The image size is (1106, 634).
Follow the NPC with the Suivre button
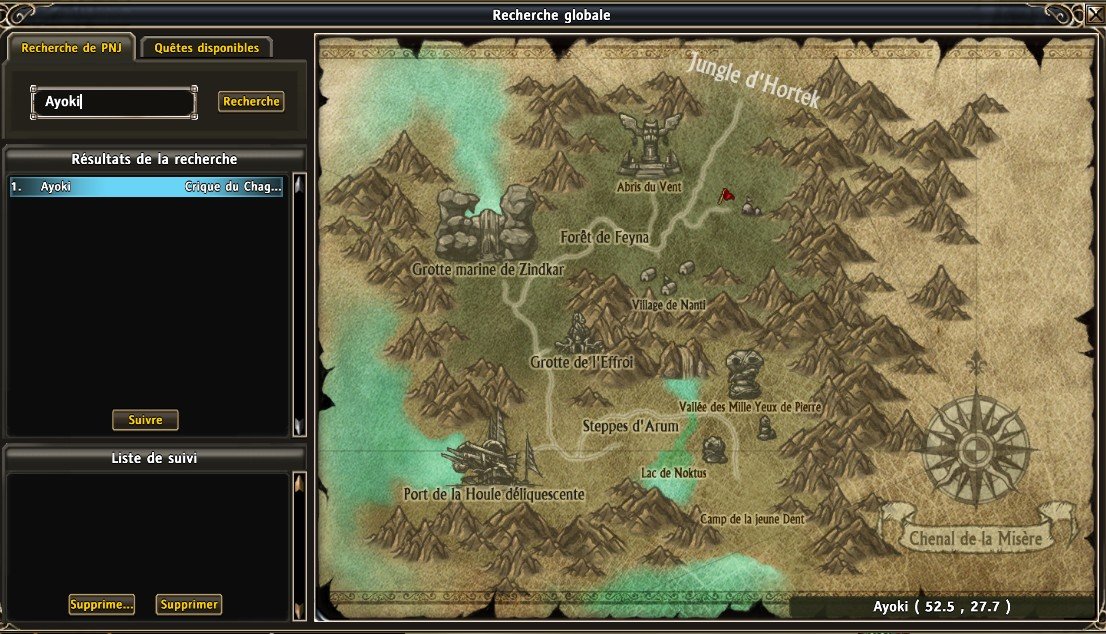tap(145, 420)
